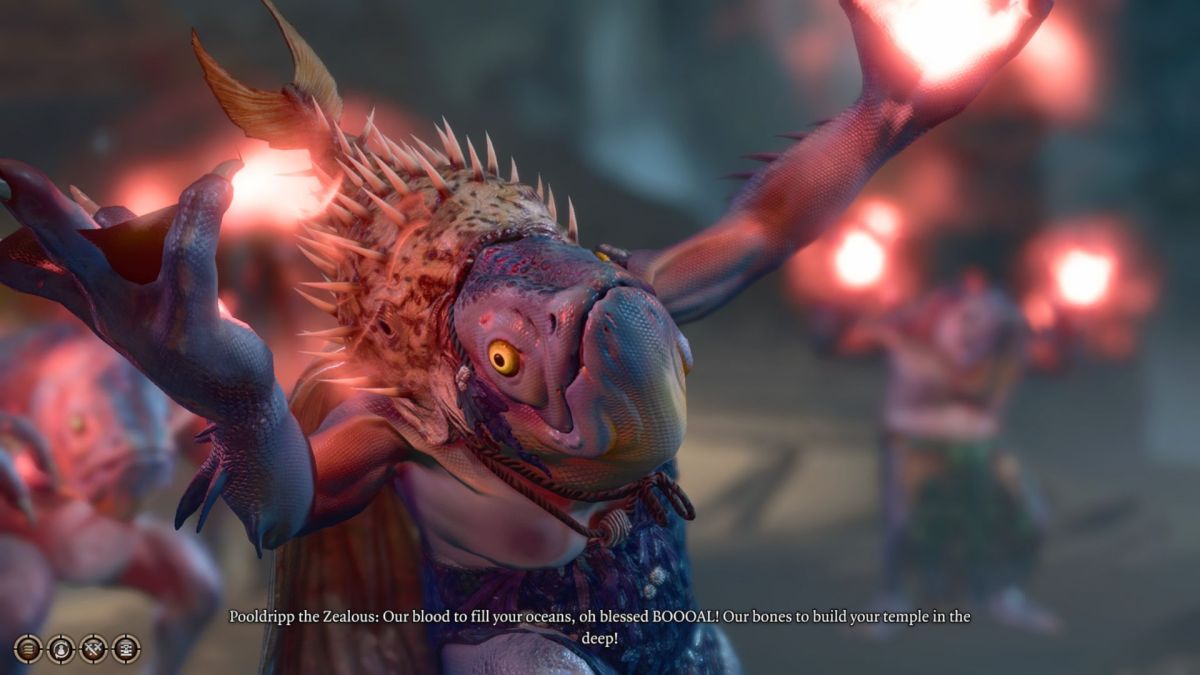1200x675 pixels.
Task: Select the crossed swords icon
Action: click(93, 649)
